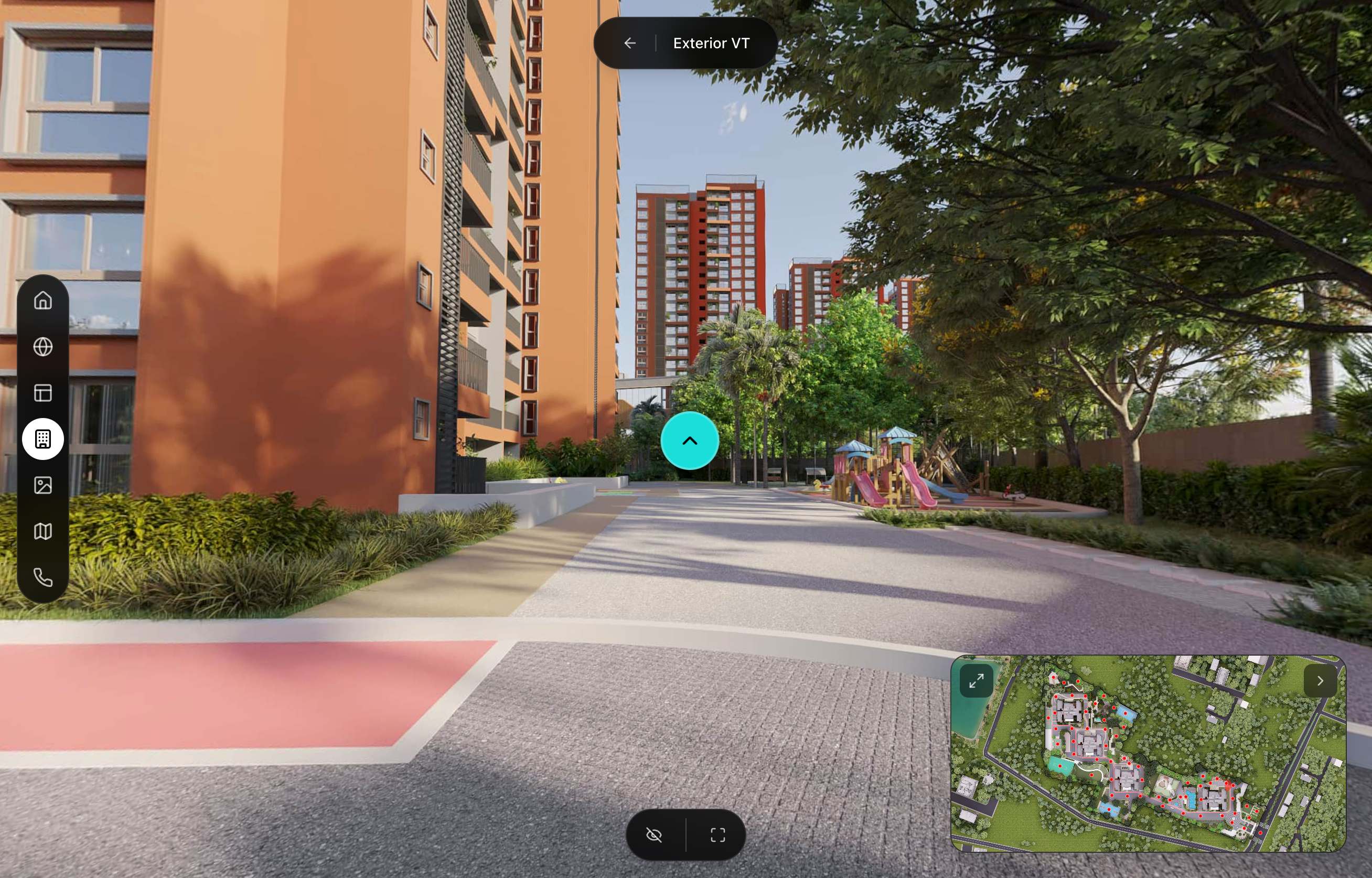Select the Exterior VT title label
Screen dimensions: 1372x878
point(711,43)
